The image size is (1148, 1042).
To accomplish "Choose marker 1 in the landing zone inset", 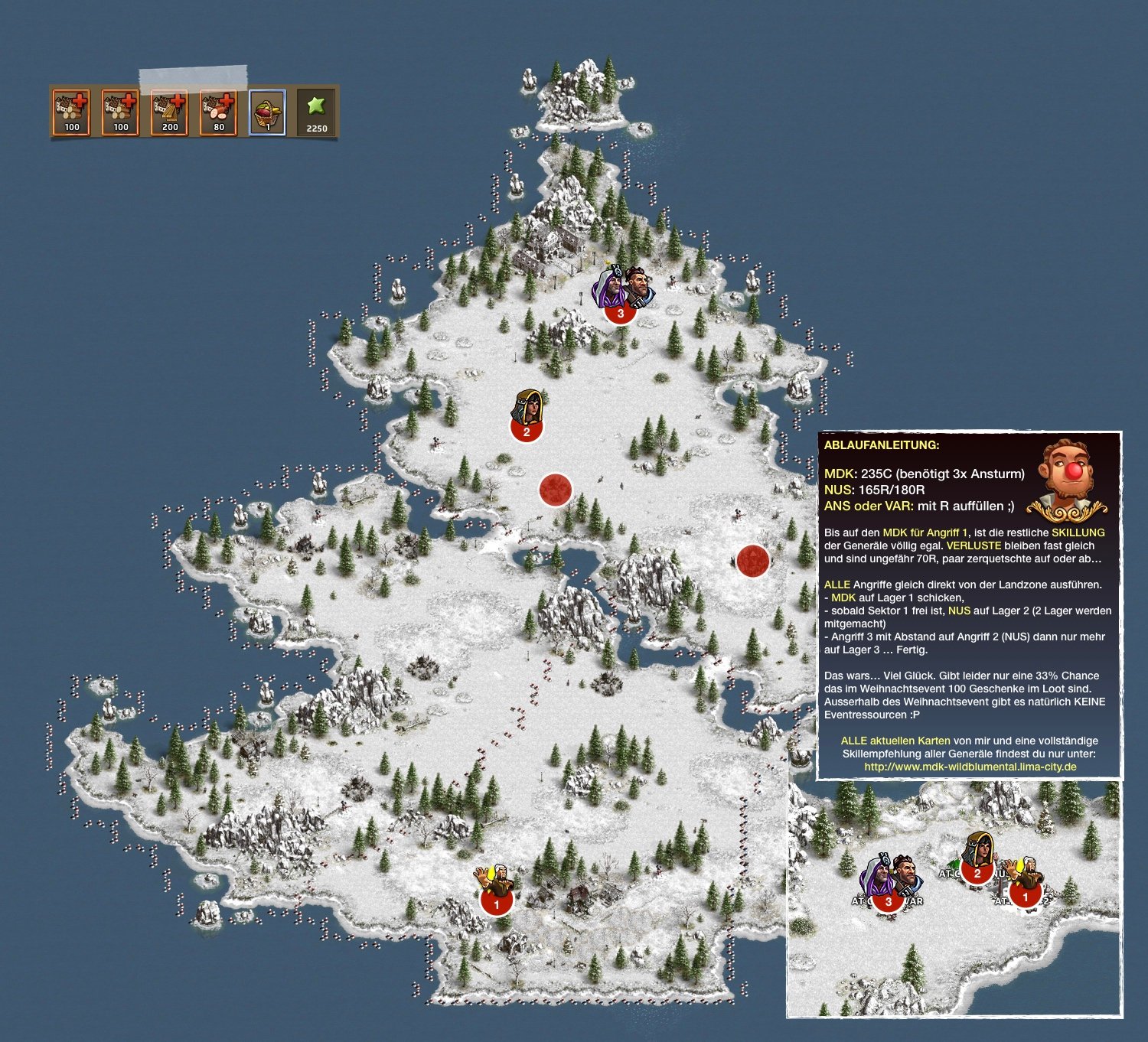I will click(x=1025, y=896).
